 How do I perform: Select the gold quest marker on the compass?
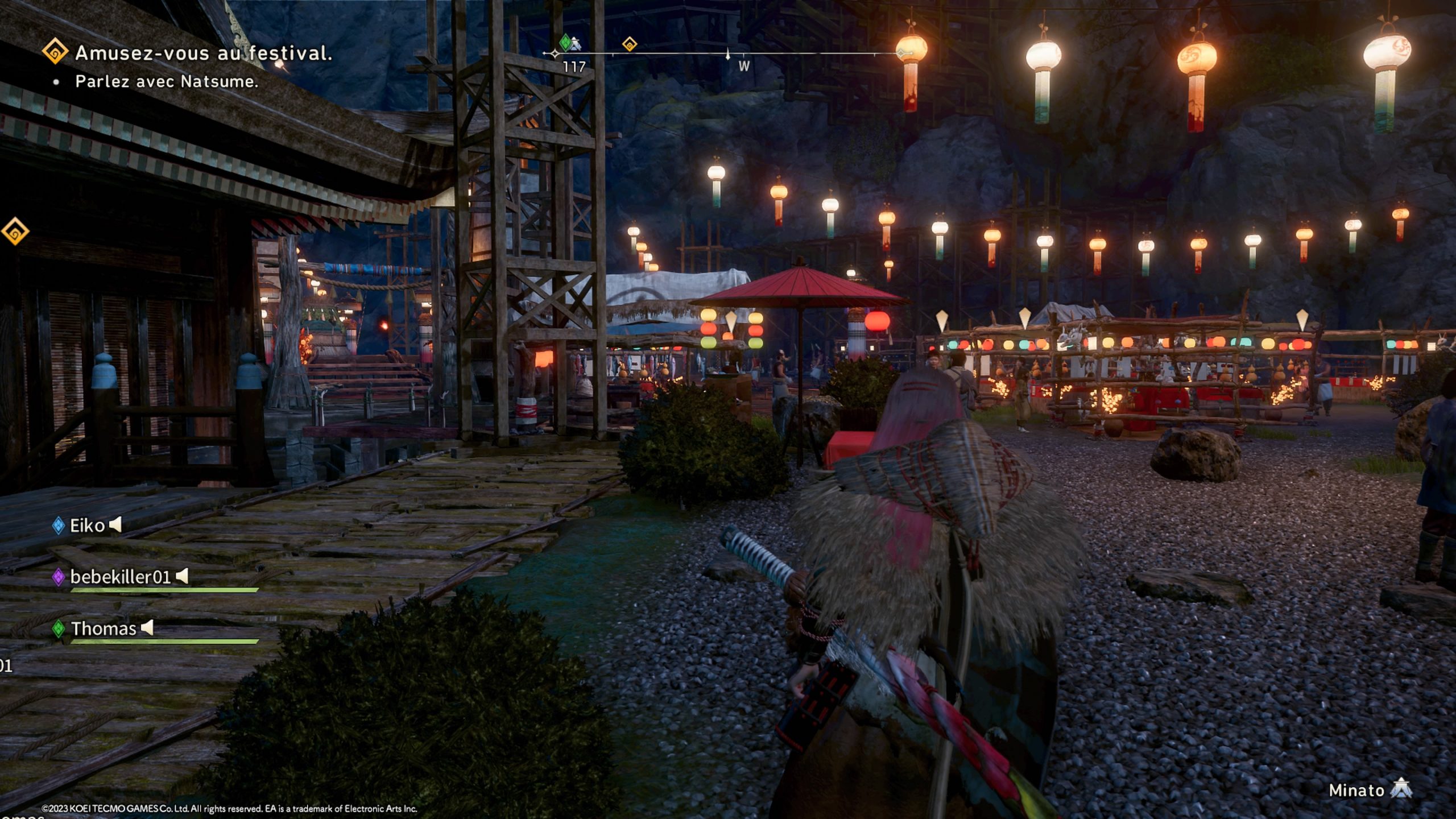tap(629, 44)
